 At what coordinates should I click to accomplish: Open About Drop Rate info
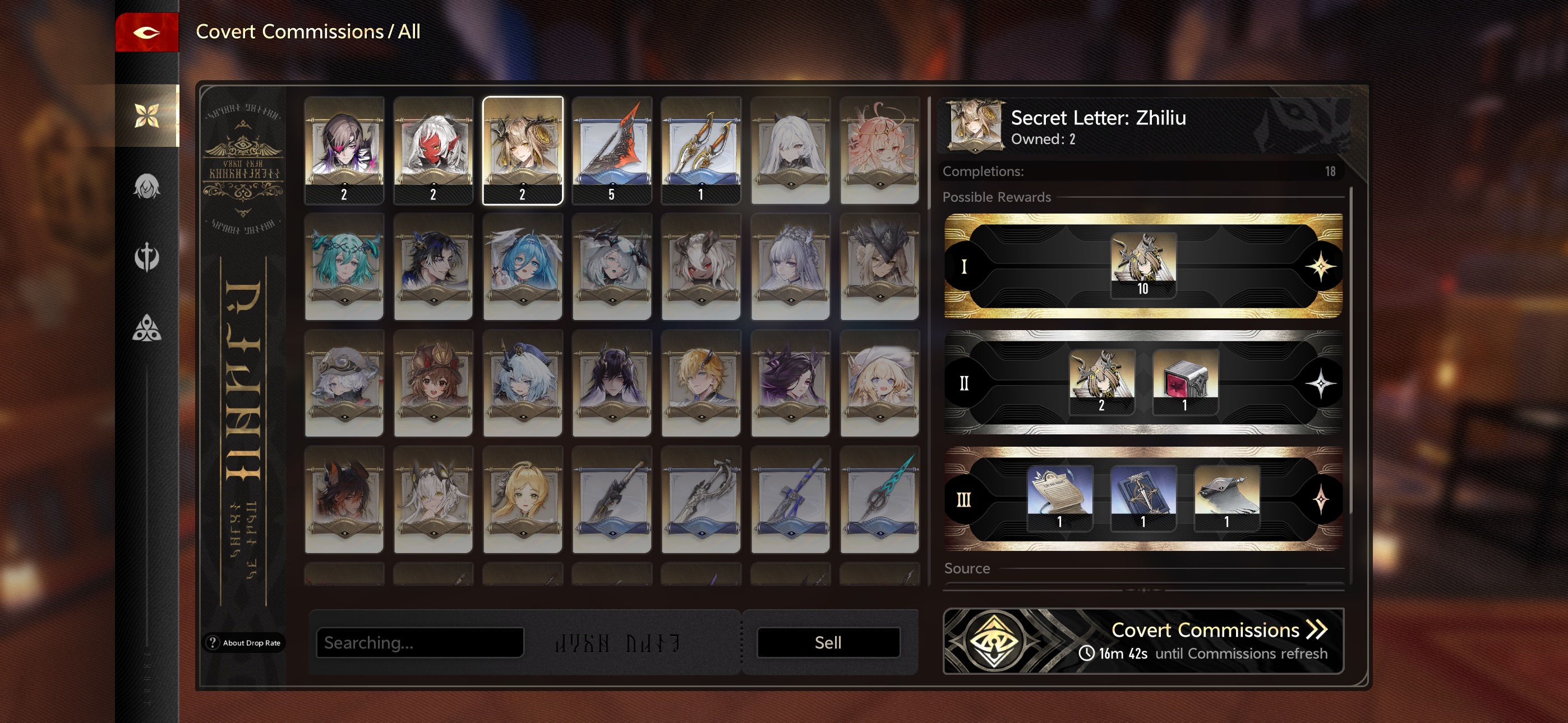point(245,643)
